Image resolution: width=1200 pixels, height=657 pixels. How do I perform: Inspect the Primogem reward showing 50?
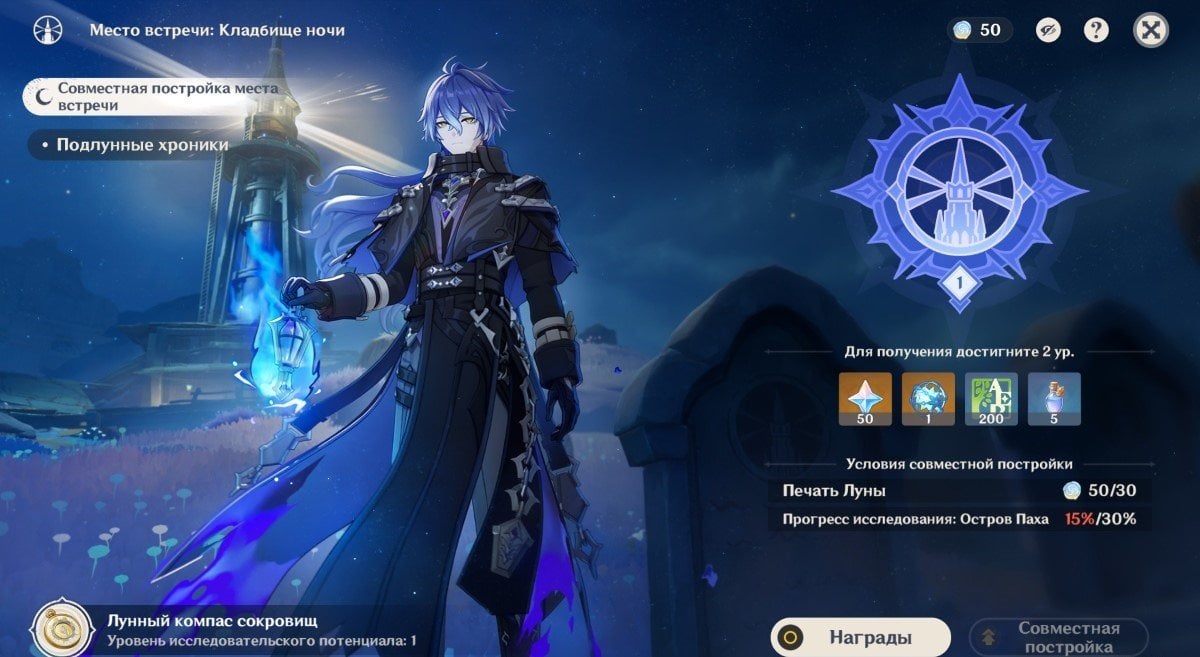(866, 399)
